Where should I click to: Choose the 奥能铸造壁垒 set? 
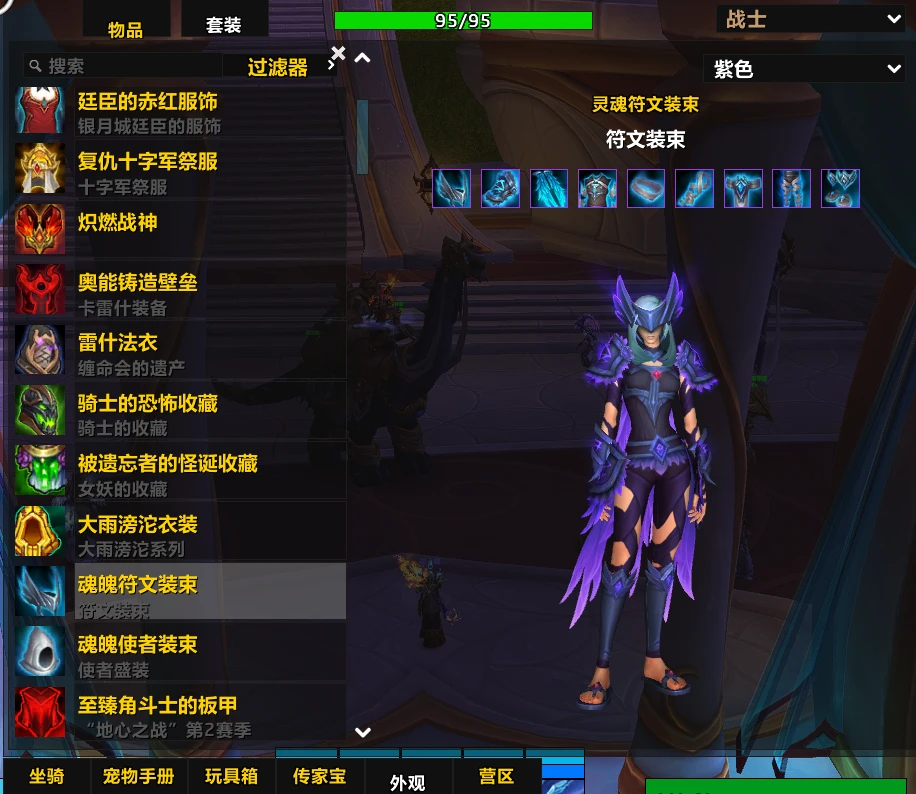pos(180,292)
